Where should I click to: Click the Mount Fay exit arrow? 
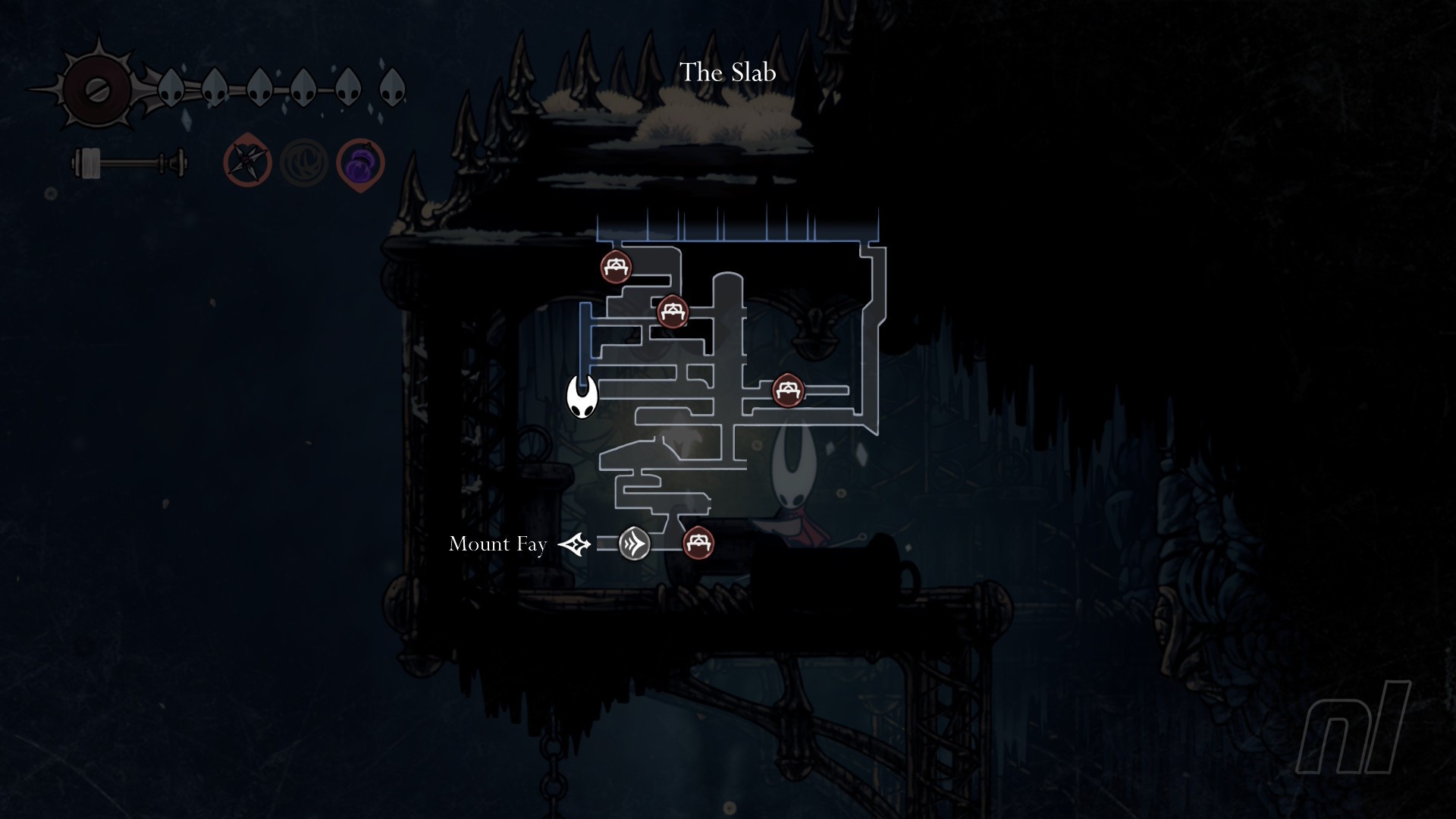(574, 544)
